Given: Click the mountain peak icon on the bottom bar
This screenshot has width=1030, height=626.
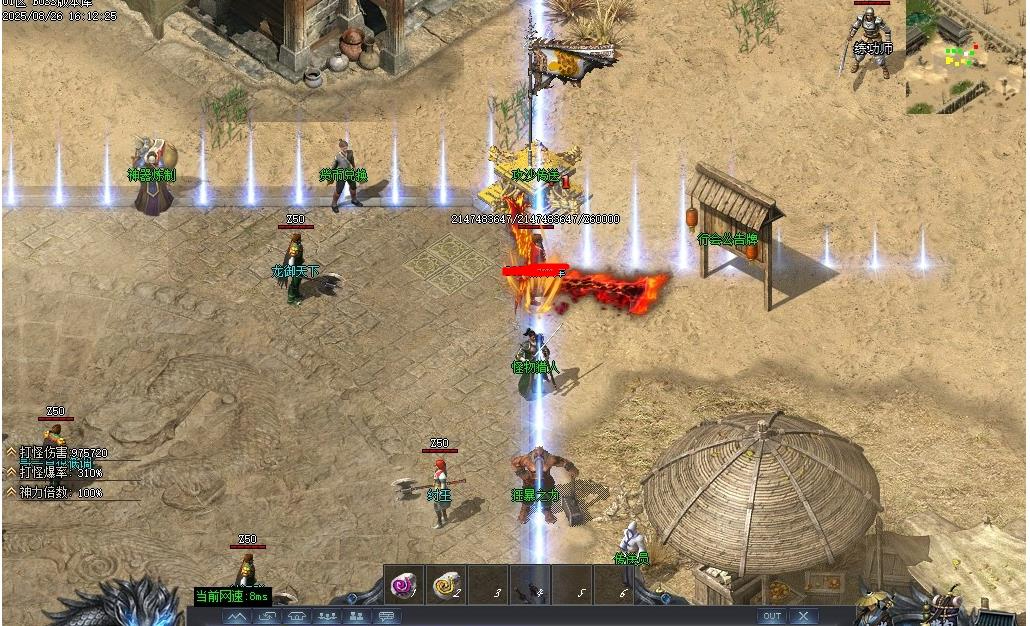Looking at the screenshot, I should pyautogui.click(x=236, y=617).
